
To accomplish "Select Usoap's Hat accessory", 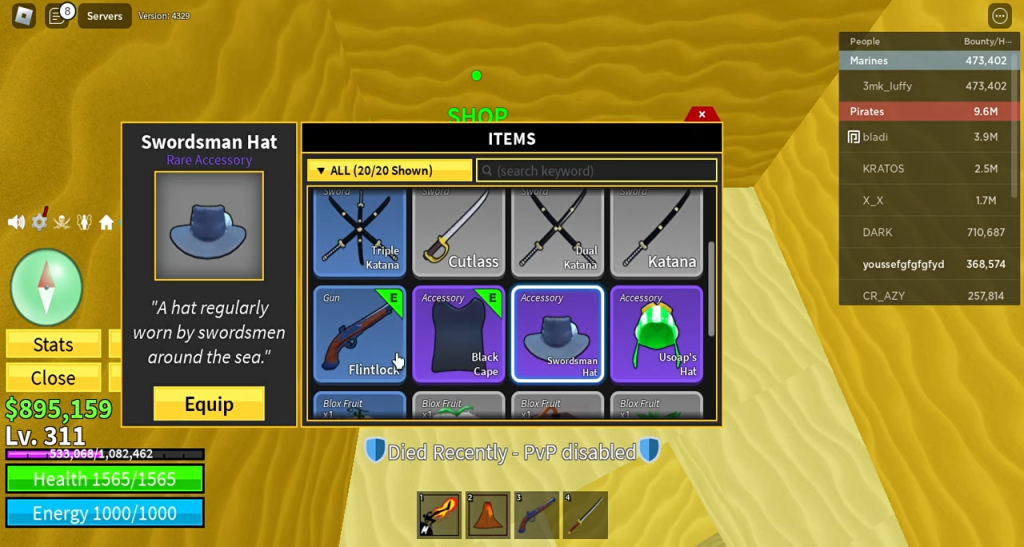I will 656,334.
